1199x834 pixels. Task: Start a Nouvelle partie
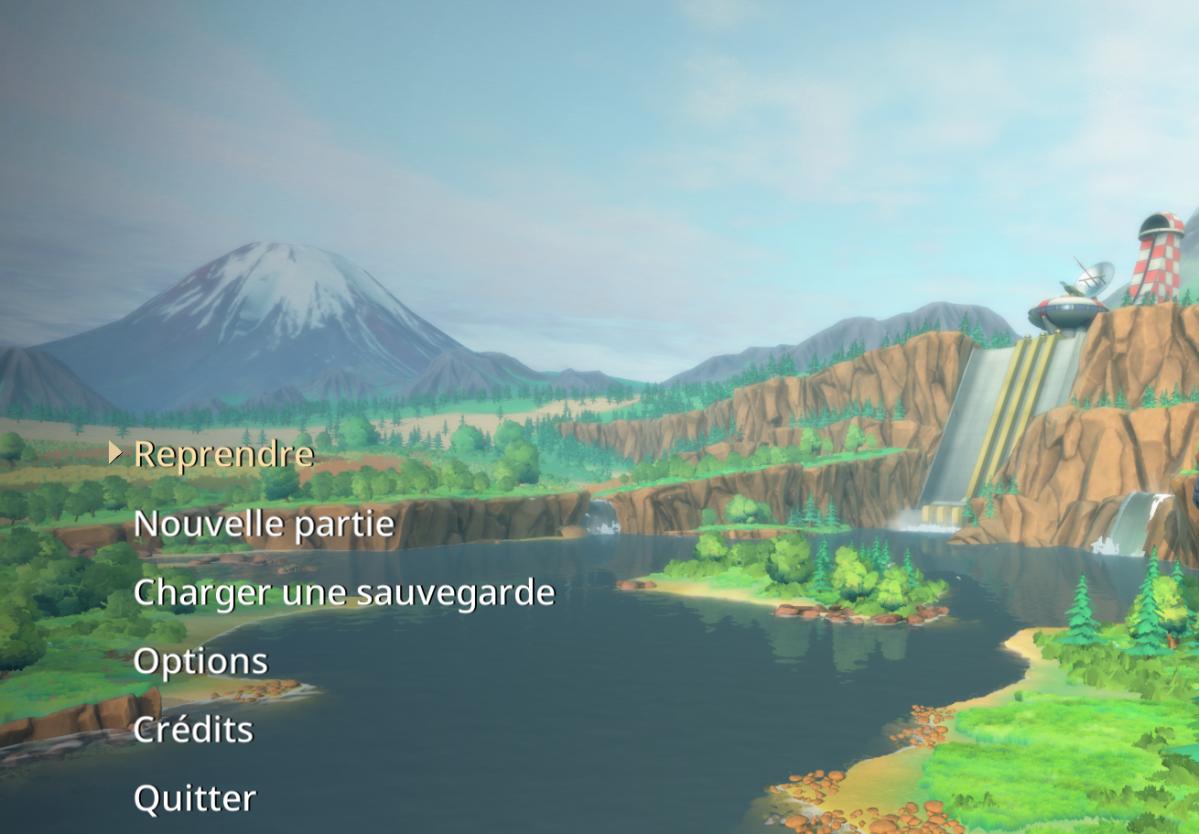264,523
